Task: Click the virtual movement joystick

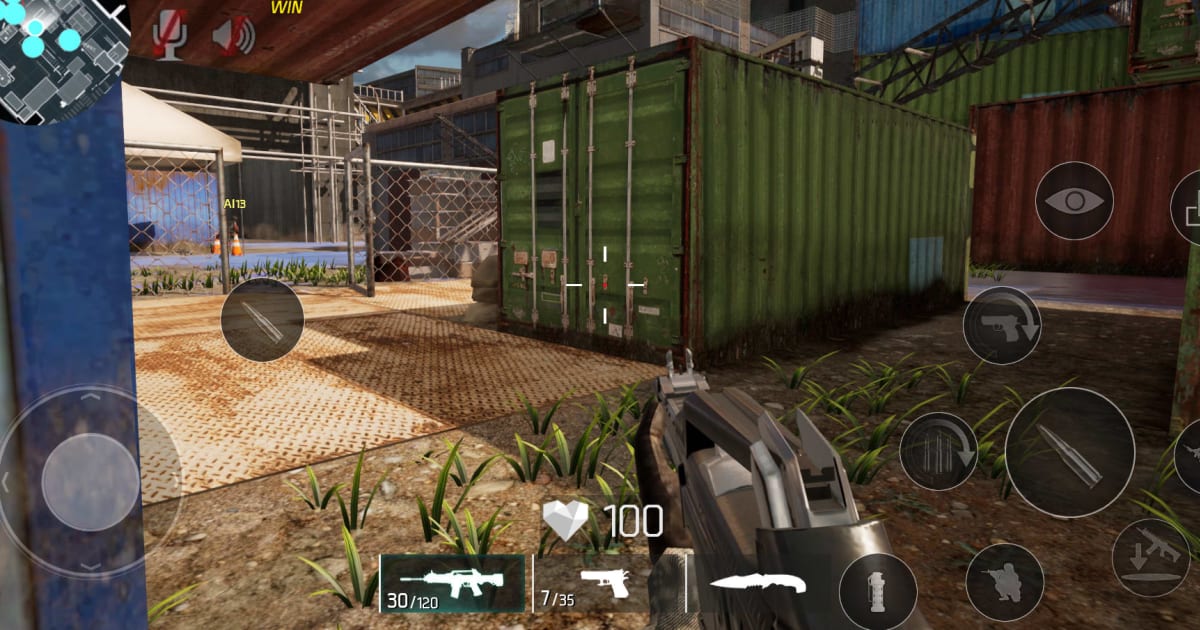Action: pos(90,482)
